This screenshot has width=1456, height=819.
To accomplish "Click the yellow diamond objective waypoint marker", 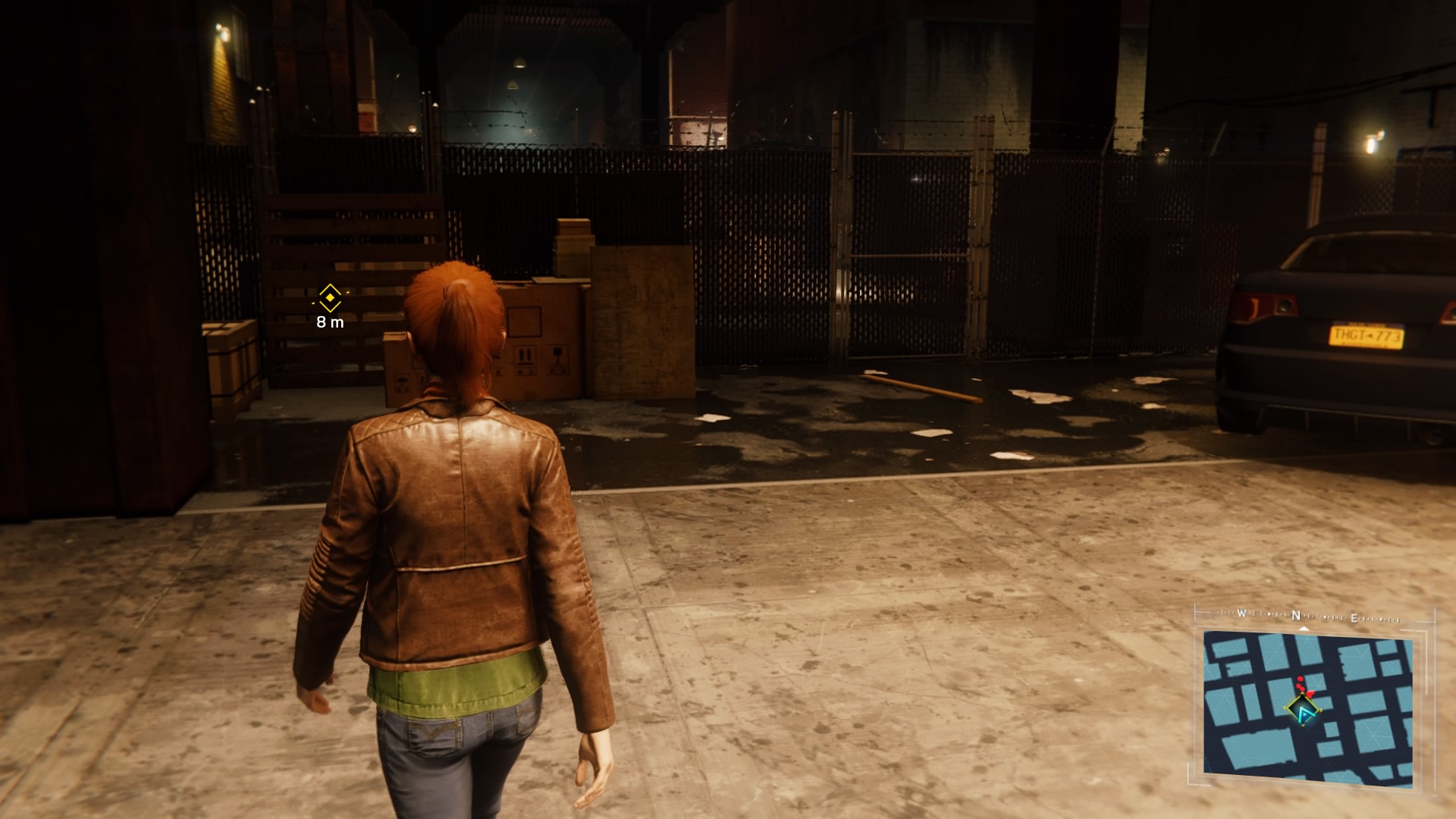I will [330, 297].
